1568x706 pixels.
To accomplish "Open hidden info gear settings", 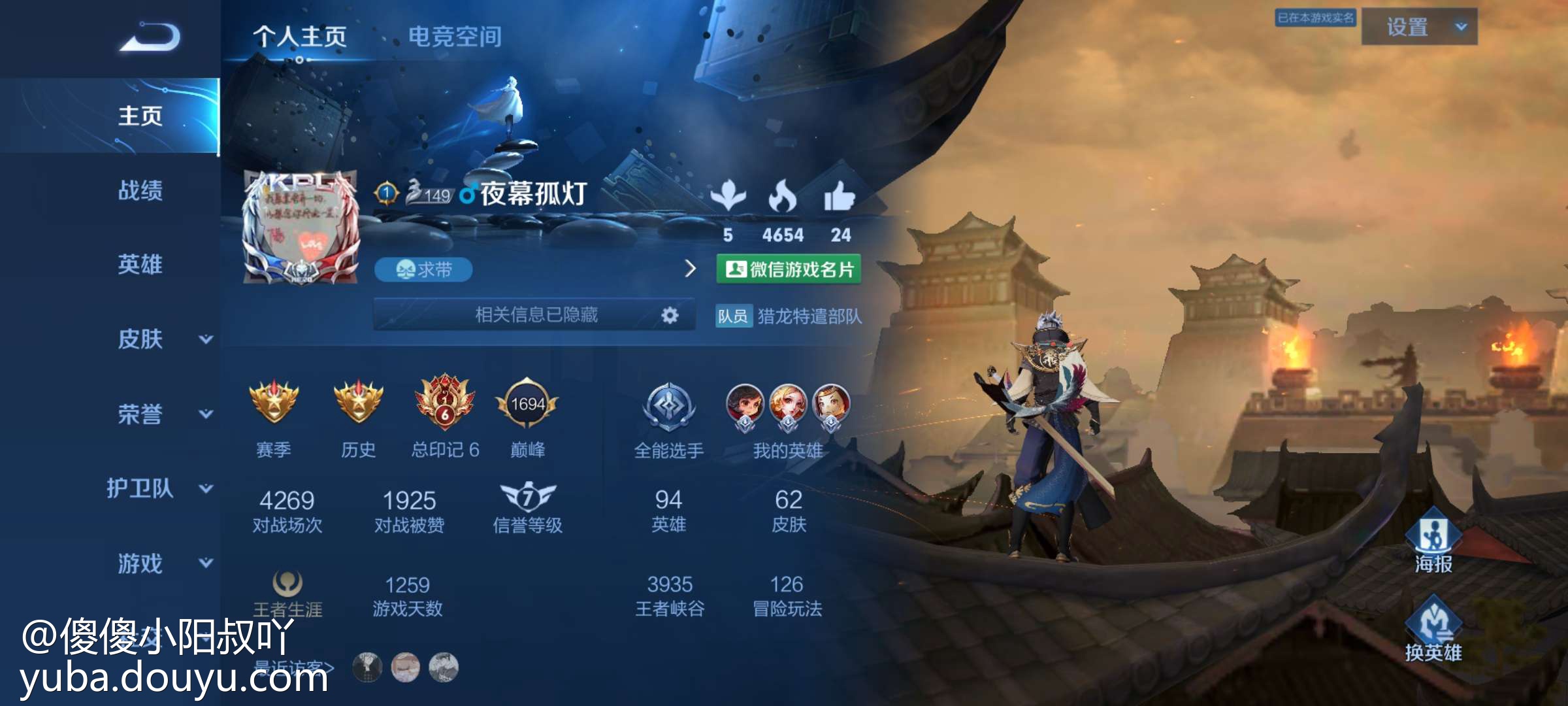I will [670, 316].
